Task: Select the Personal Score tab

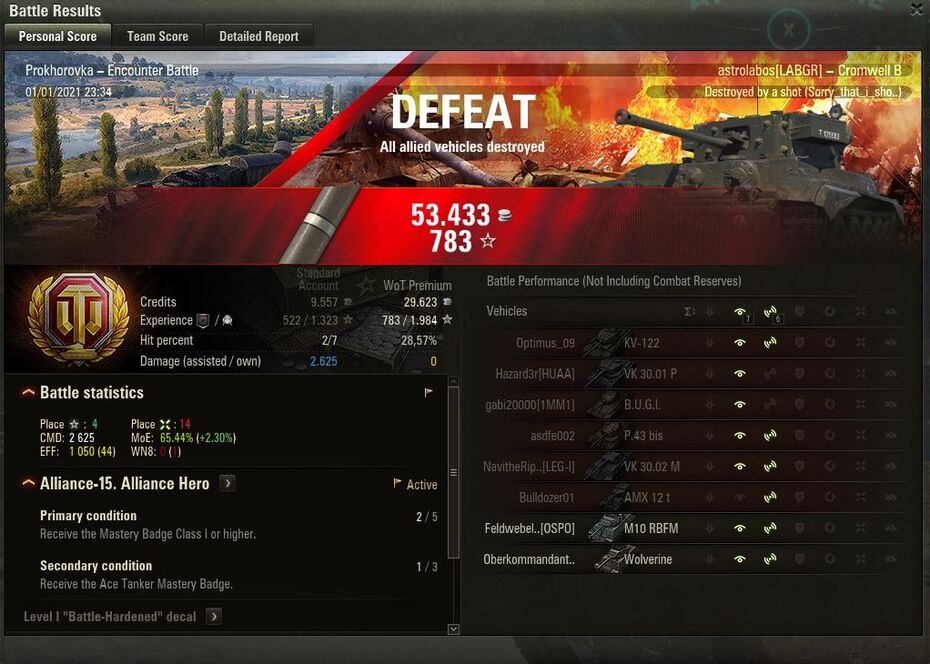Action: pyautogui.click(x=58, y=36)
